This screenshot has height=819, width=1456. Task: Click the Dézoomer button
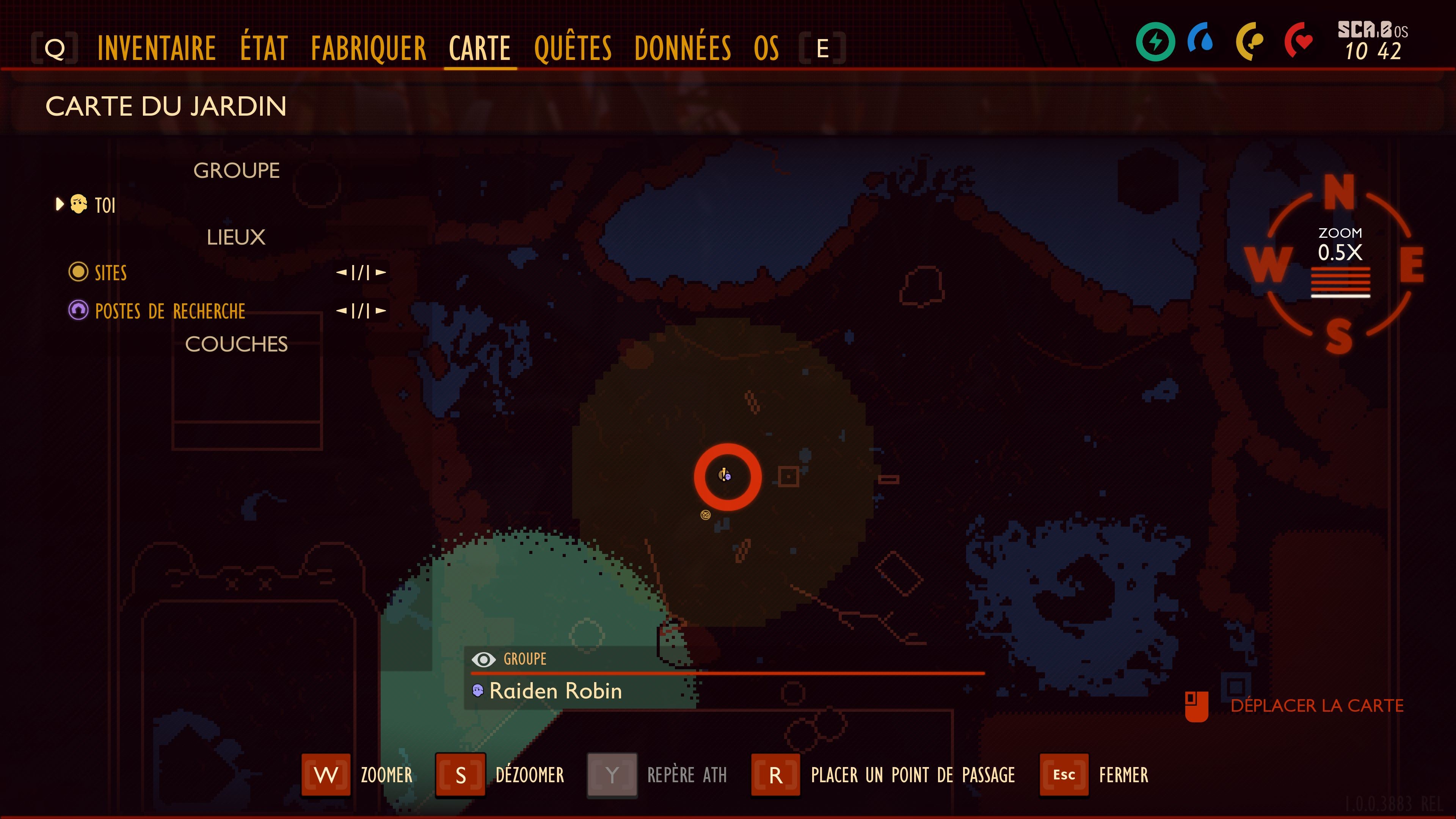click(461, 775)
